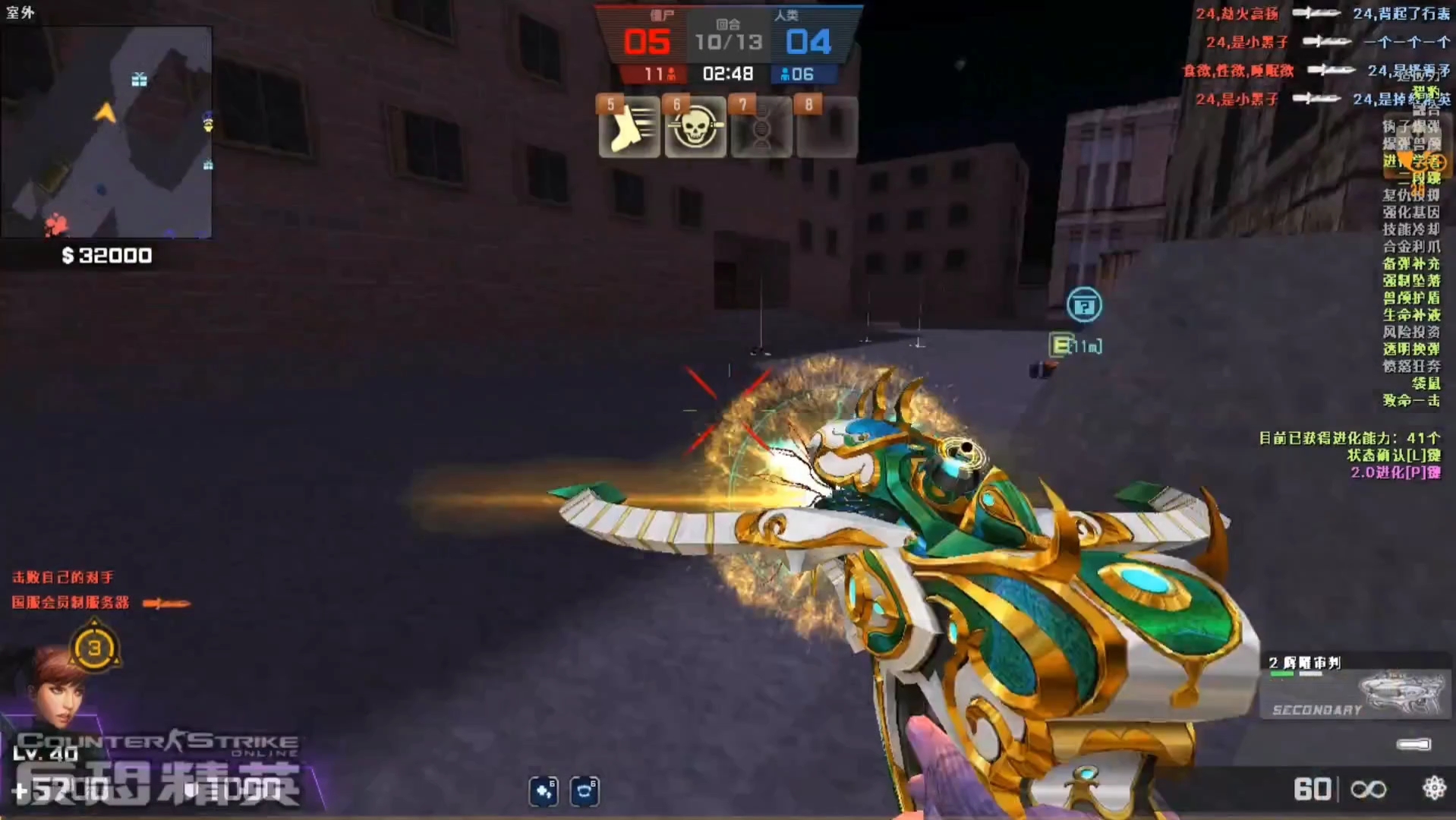Use the skull skill in slot 6
This screenshot has height=820, width=1456.
pos(695,129)
